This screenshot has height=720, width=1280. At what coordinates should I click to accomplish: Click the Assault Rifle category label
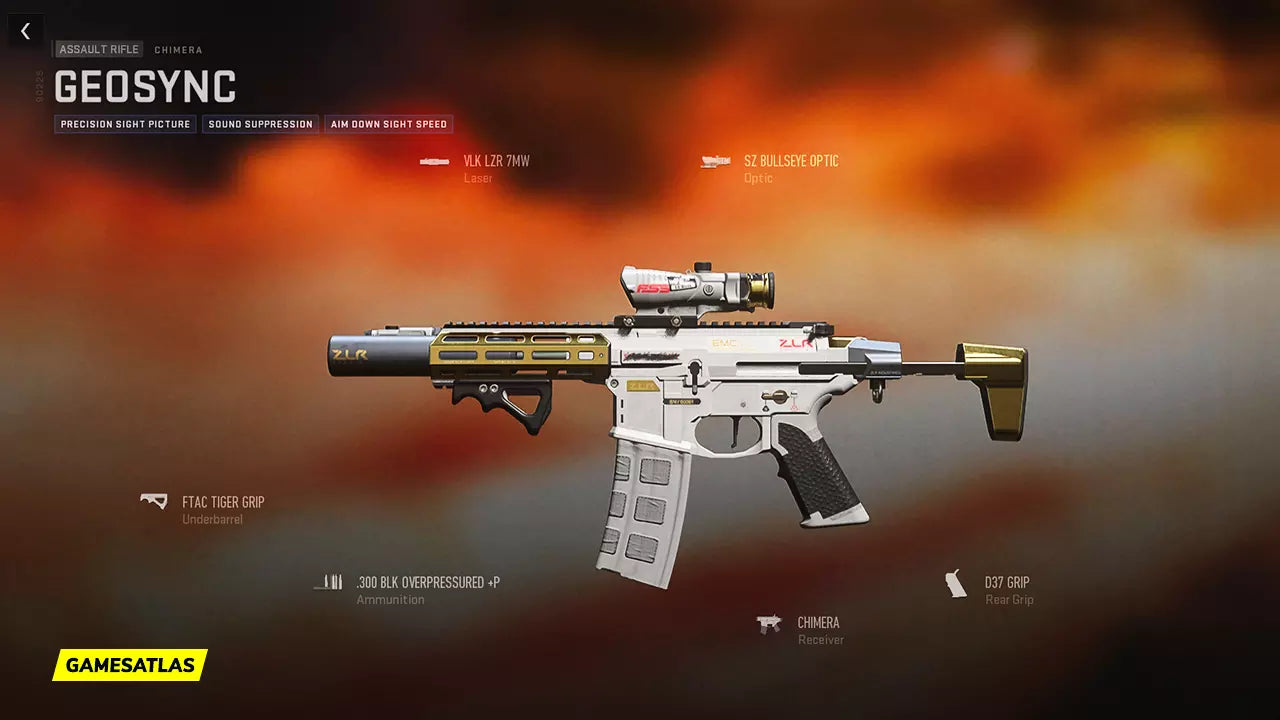(x=99, y=49)
